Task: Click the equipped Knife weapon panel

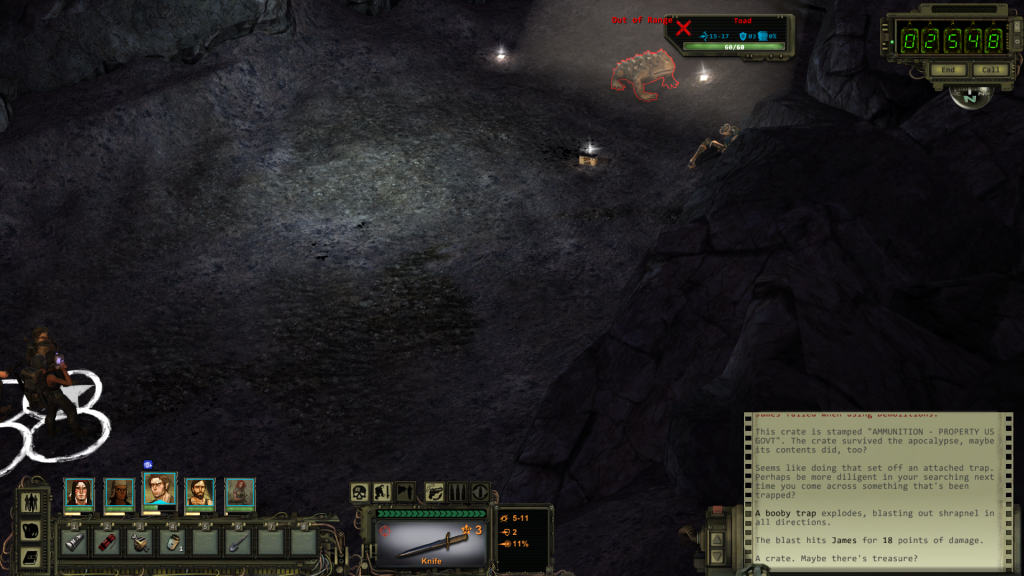Action: [430, 538]
